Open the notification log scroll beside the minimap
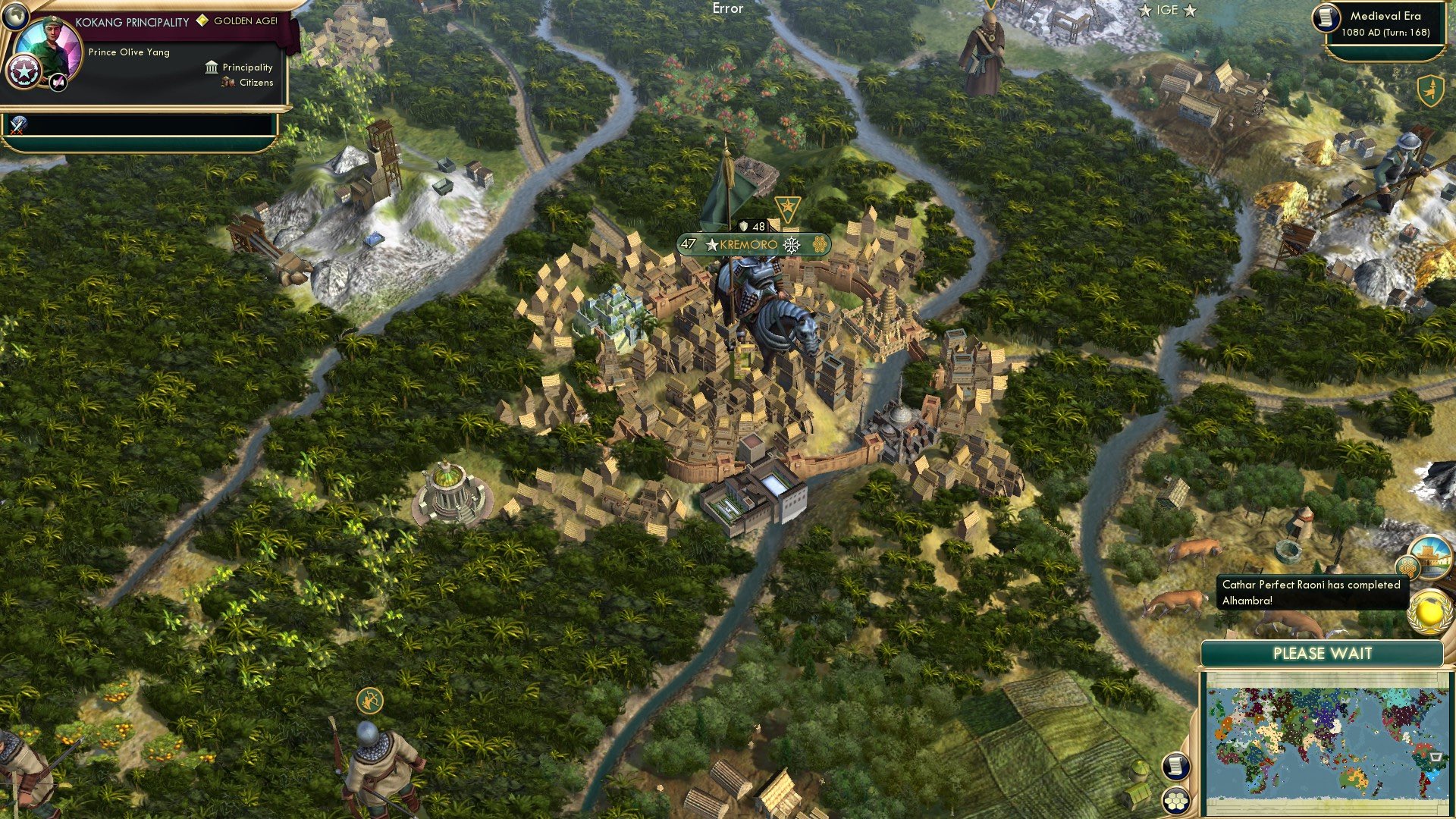This screenshot has height=819, width=1456. [x=1175, y=767]
